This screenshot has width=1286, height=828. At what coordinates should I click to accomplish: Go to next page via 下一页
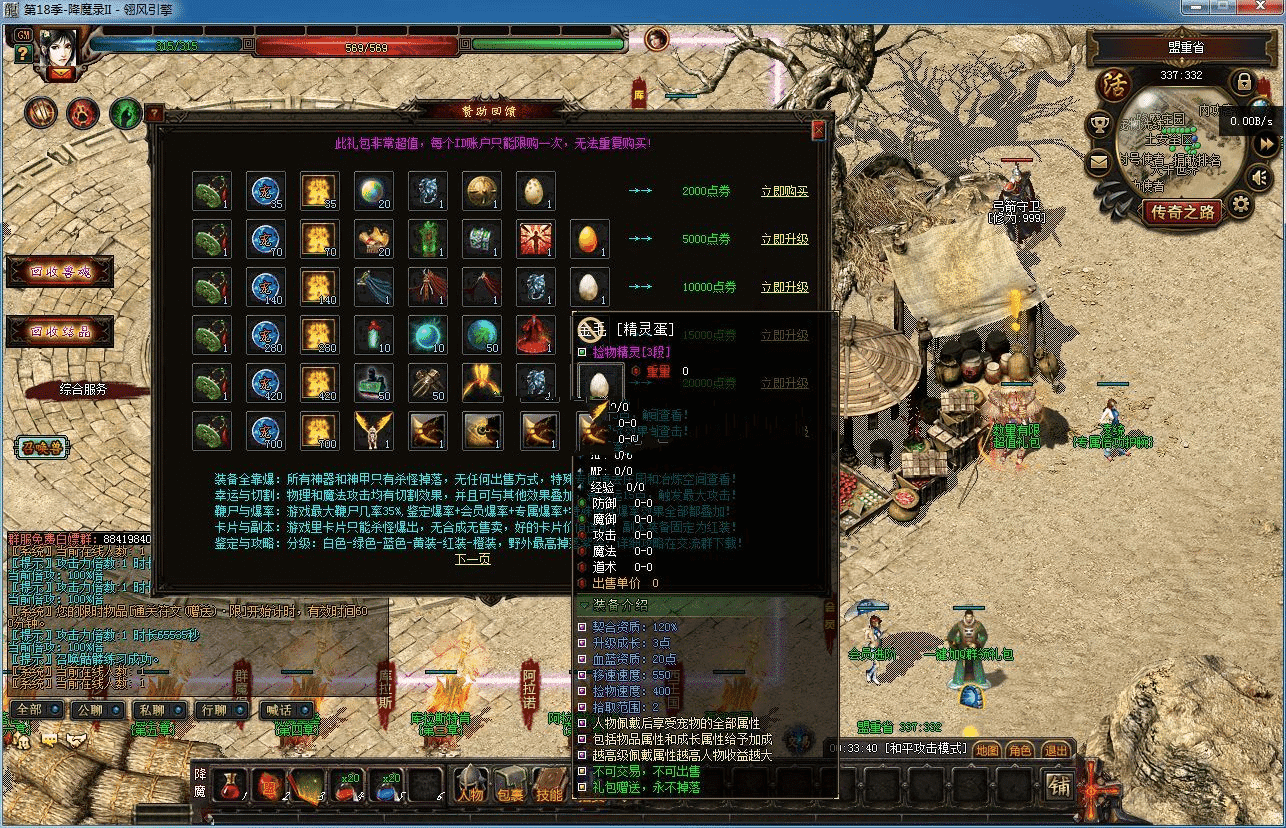473,559
